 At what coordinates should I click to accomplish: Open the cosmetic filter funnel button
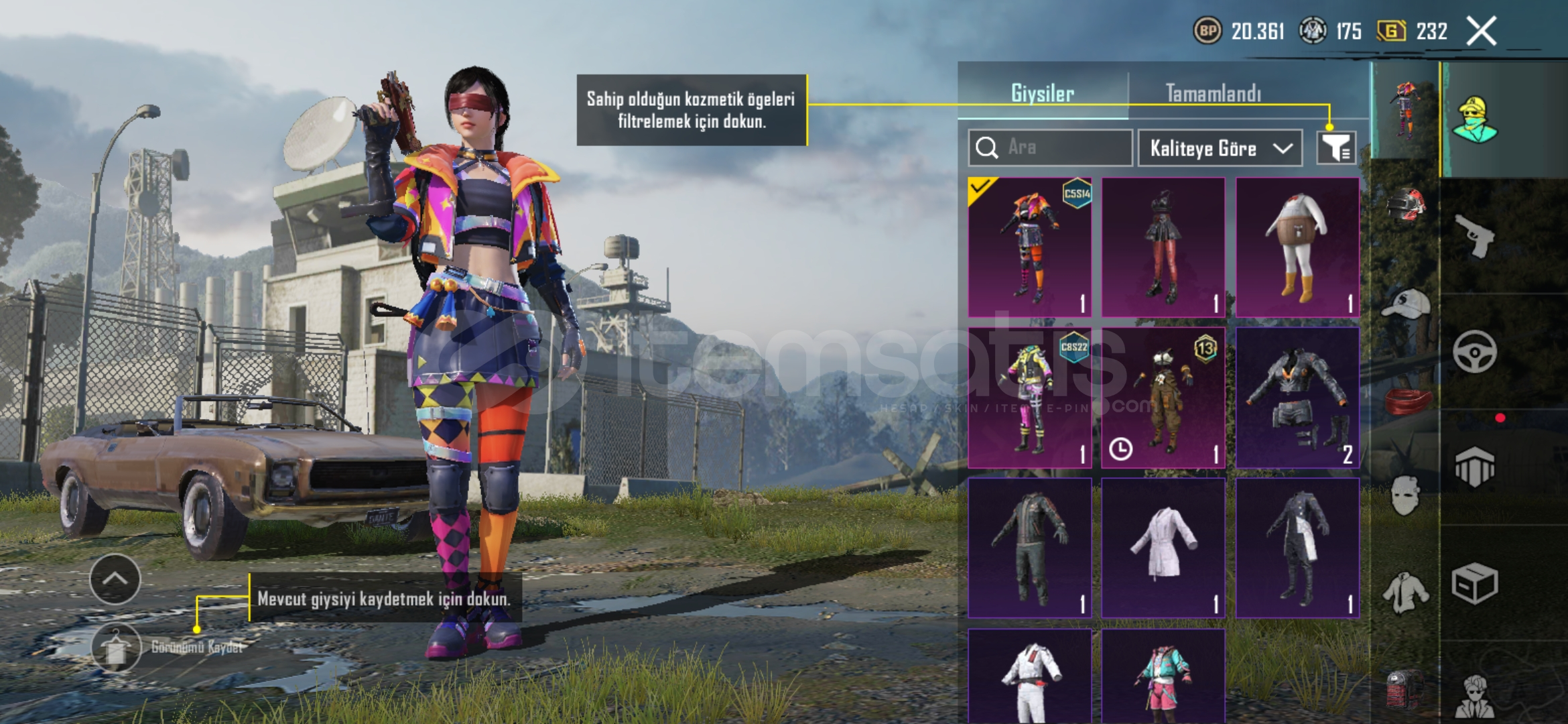(x=1336, y=147)
